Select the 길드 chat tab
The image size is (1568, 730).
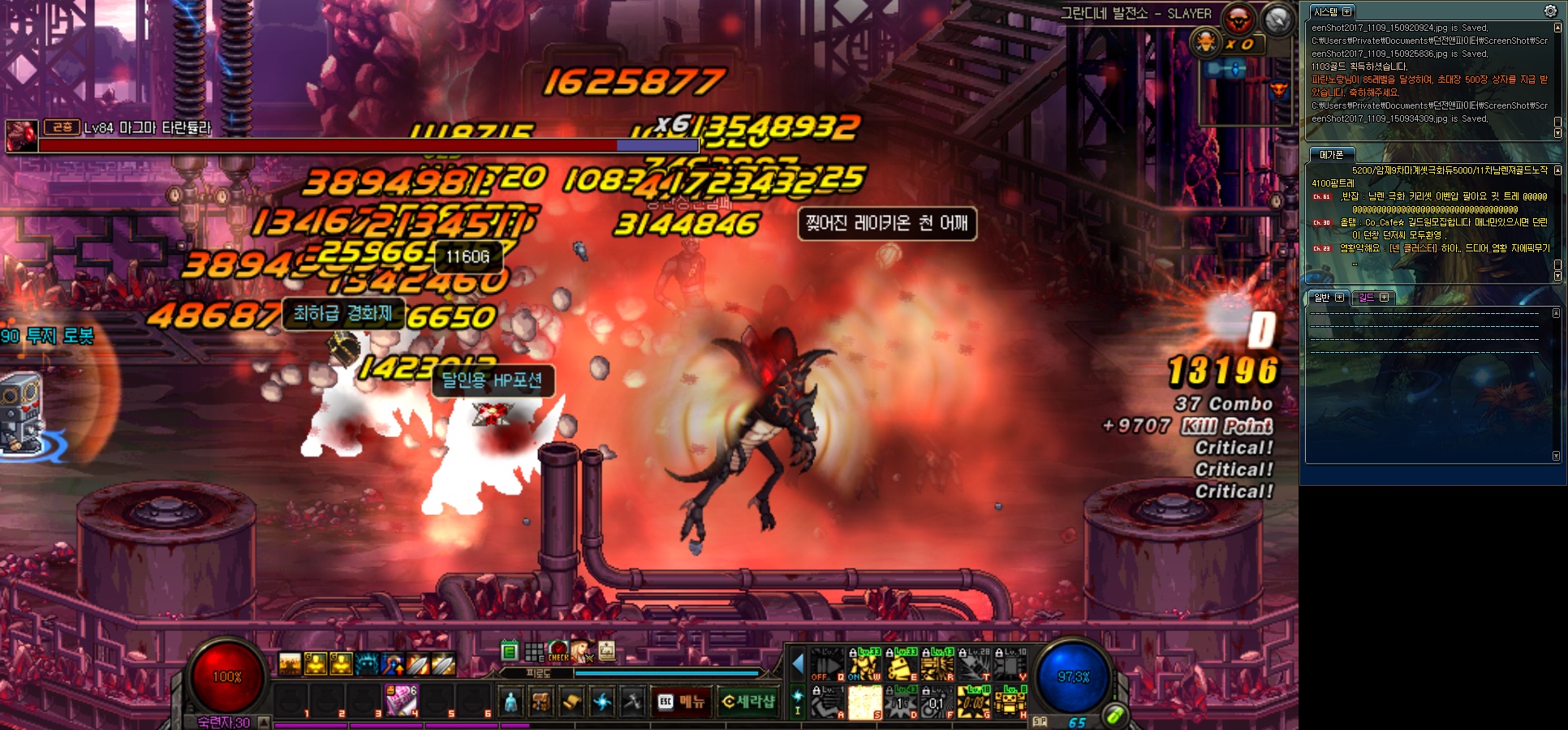click(x=1372, y=298)
